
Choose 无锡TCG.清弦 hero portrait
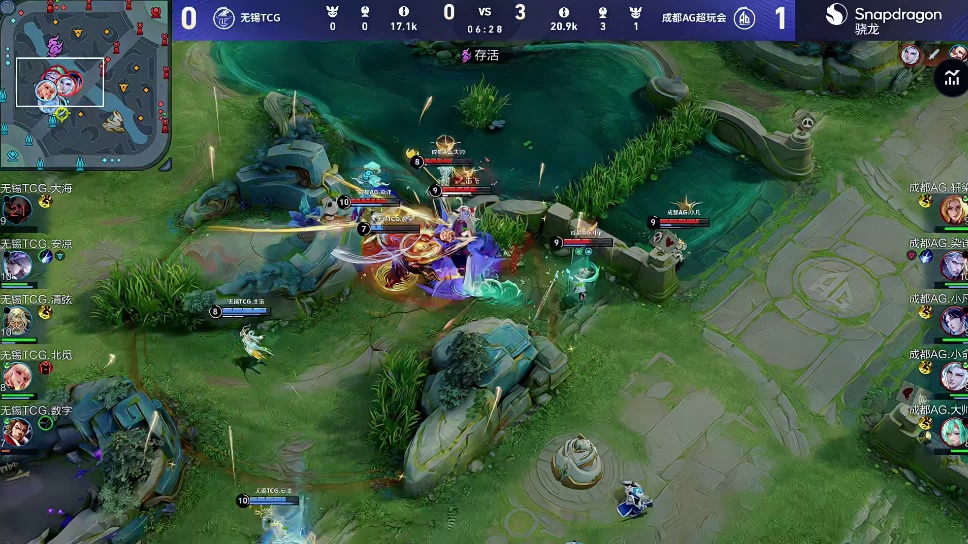click(x=17, y=320)
